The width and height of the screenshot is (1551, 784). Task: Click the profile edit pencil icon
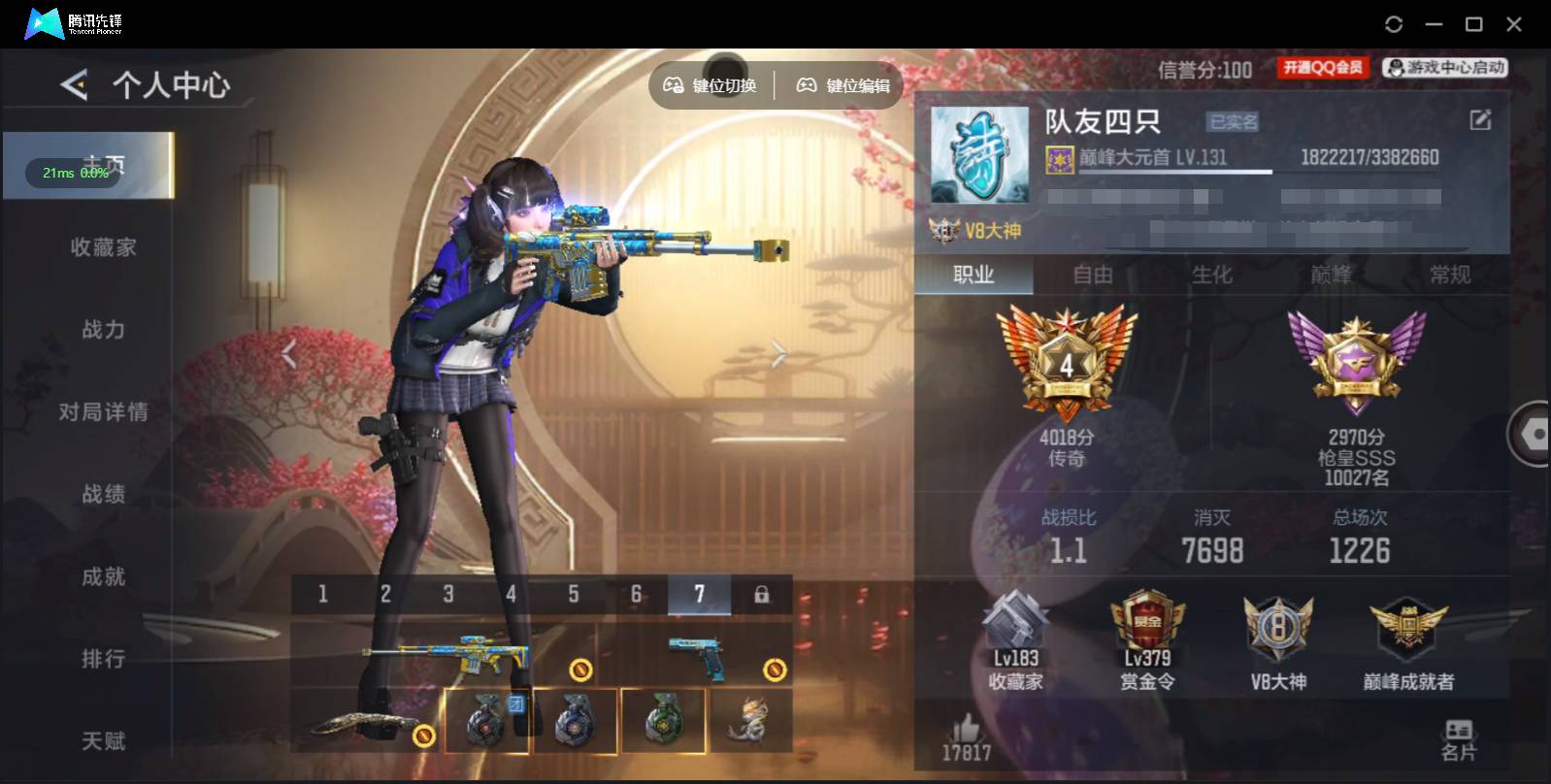tap(1479, 119)
